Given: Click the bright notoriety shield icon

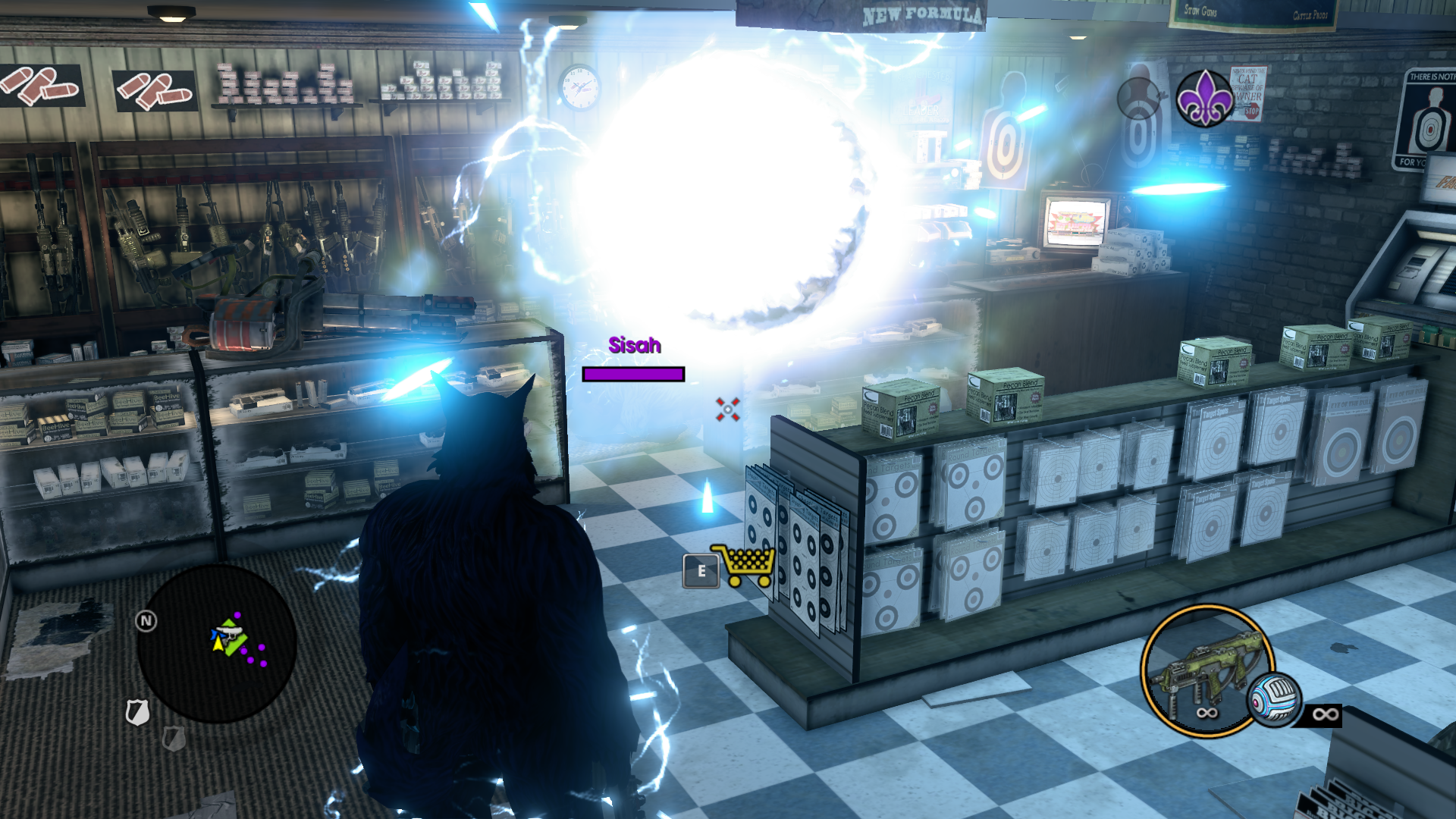Looking at the screenshot, I should 137,712.
